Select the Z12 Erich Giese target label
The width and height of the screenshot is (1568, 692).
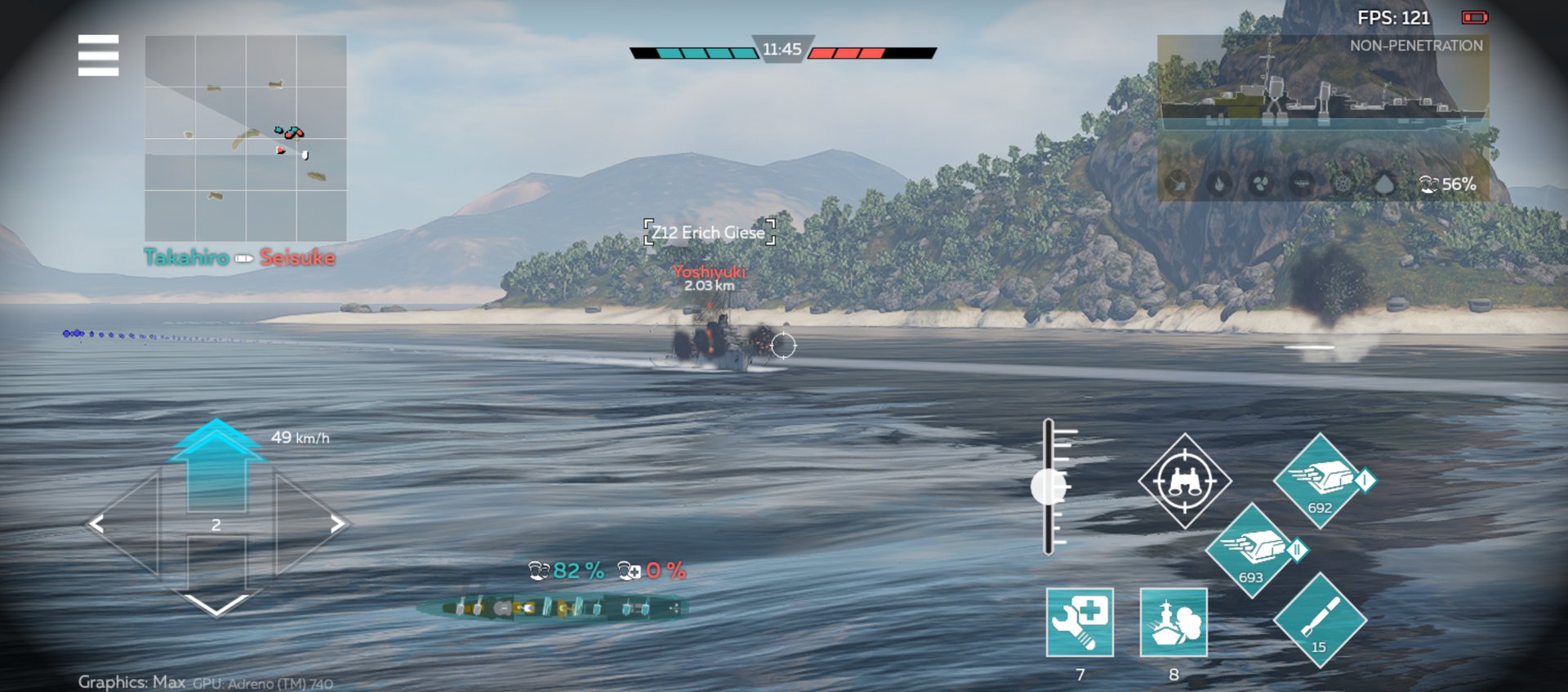pyautogui.click(x=709, y=232)
